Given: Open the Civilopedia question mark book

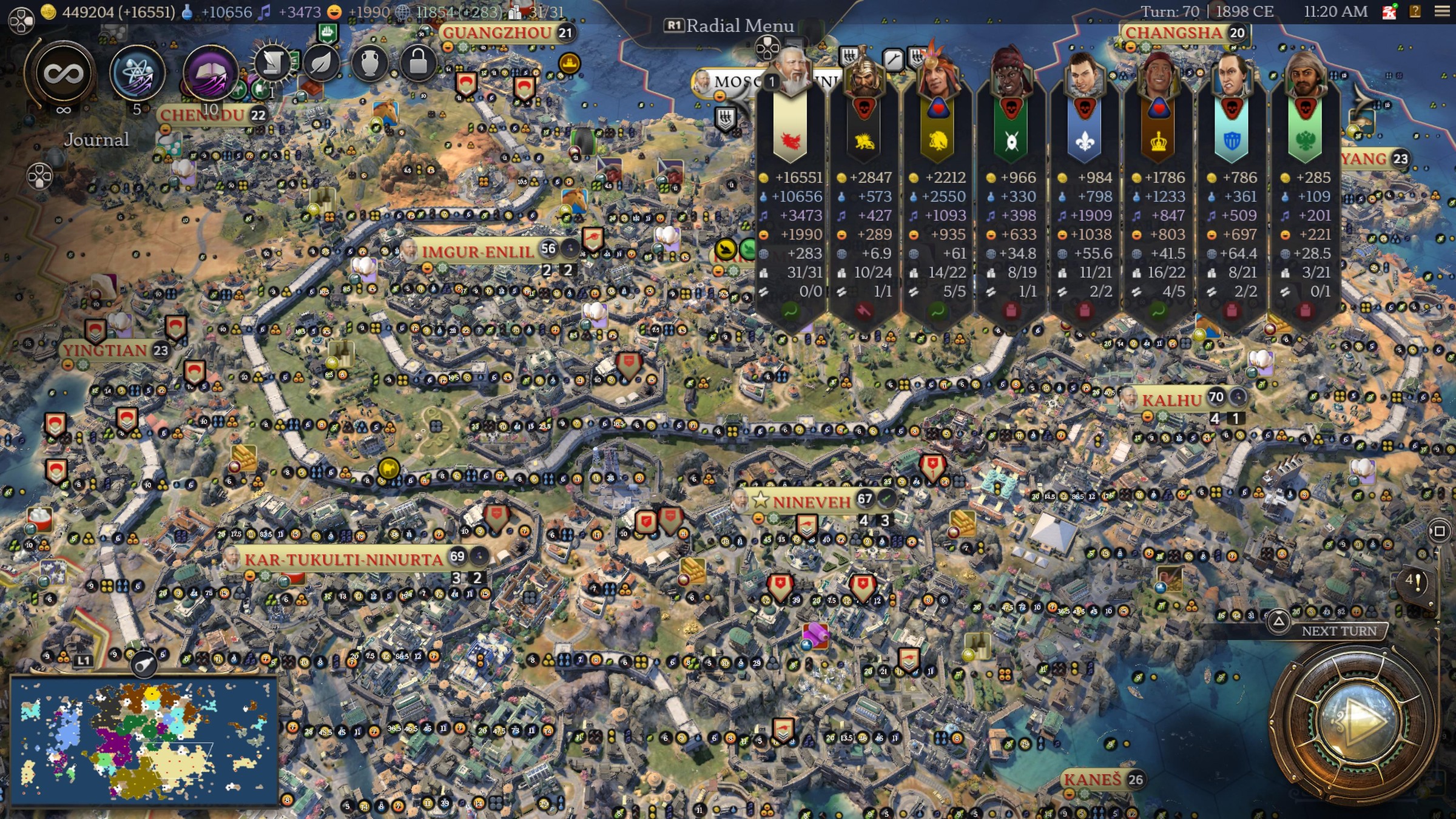Looking at the screenshot, I should (x=1415, y=12).
